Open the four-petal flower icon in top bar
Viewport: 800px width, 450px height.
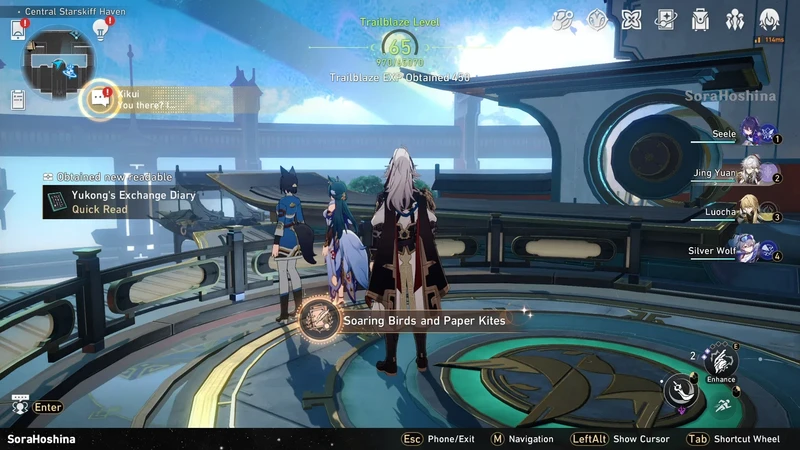[x=631, y=19]
